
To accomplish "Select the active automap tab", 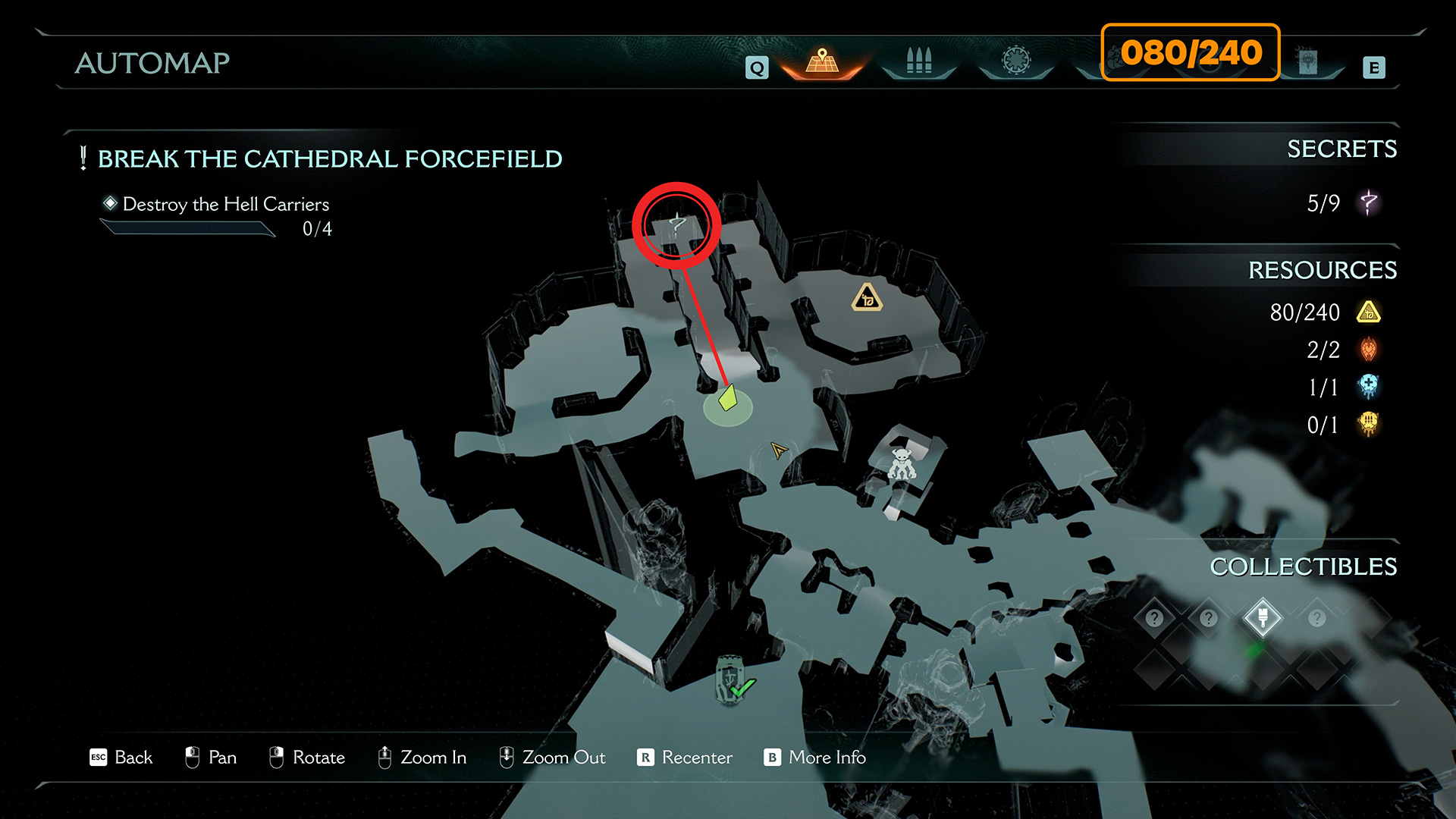I will pos(822,61).
